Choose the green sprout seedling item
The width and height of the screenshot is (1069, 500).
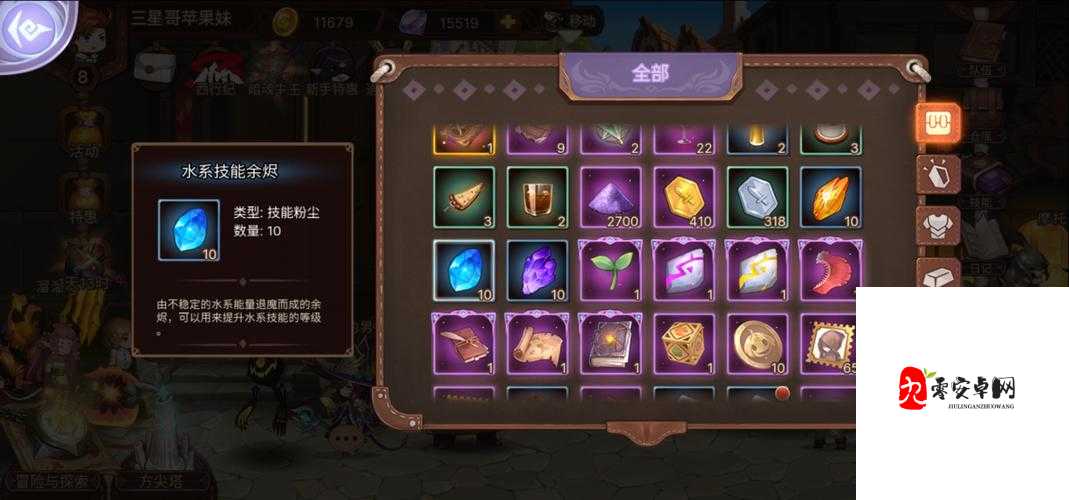(610, 270)
